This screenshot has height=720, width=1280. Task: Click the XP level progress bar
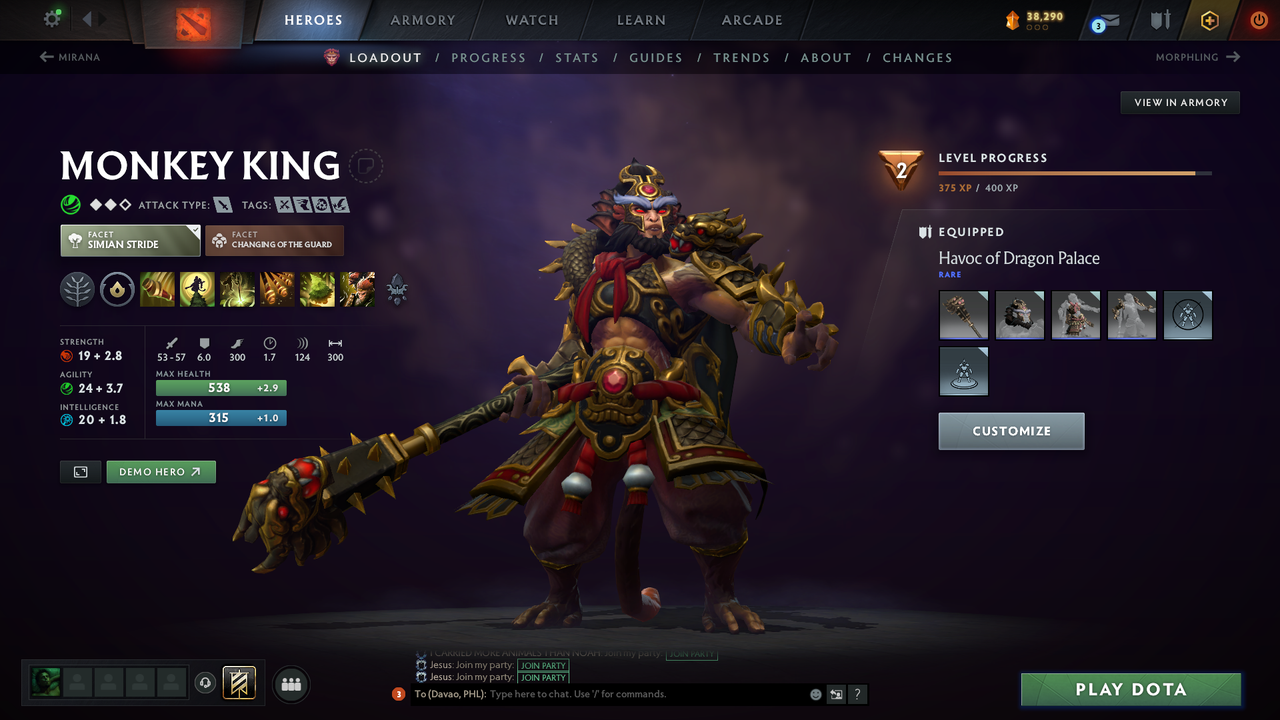tap(1075, 172)
